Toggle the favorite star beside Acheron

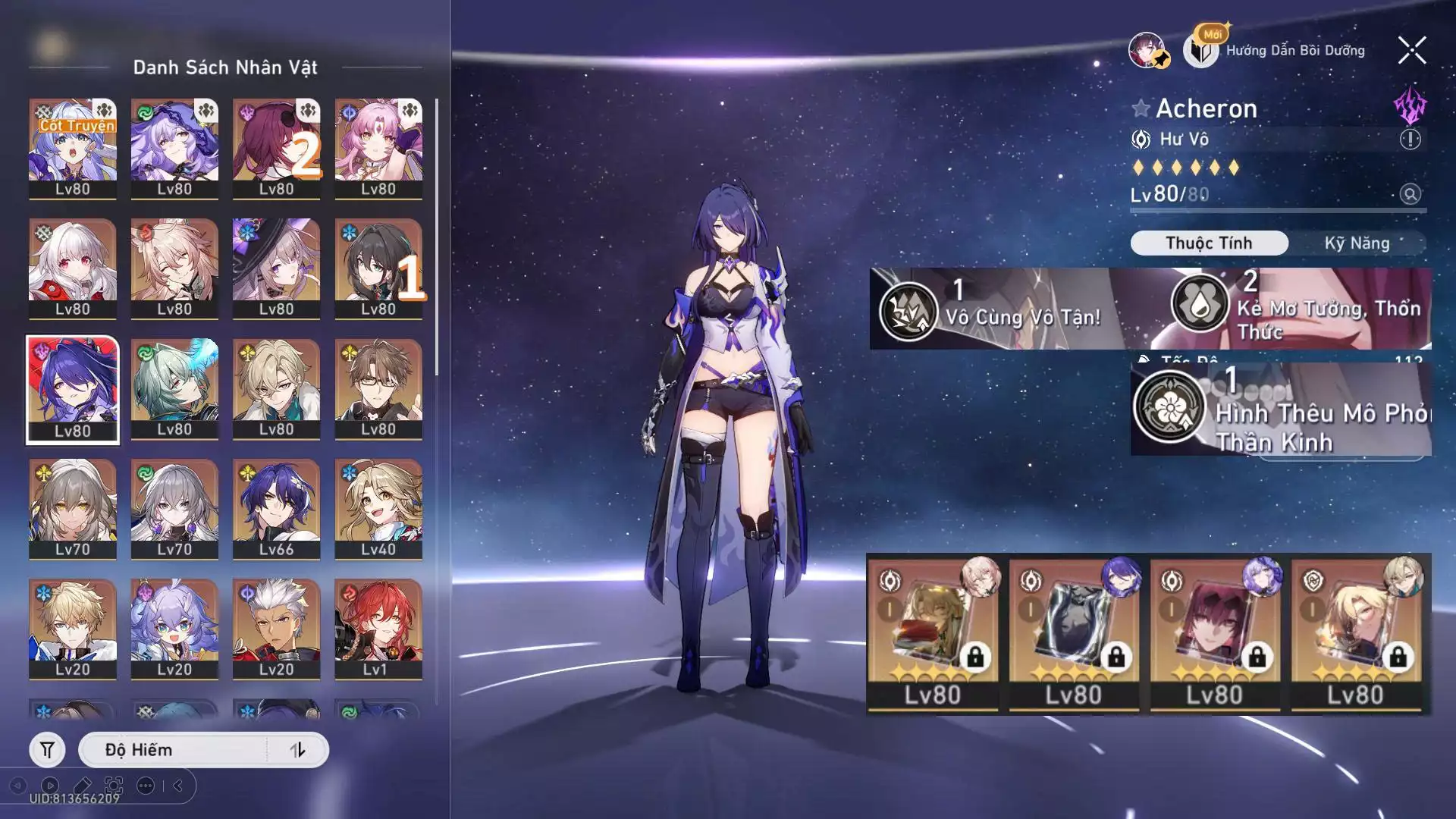click(1141, 108)
